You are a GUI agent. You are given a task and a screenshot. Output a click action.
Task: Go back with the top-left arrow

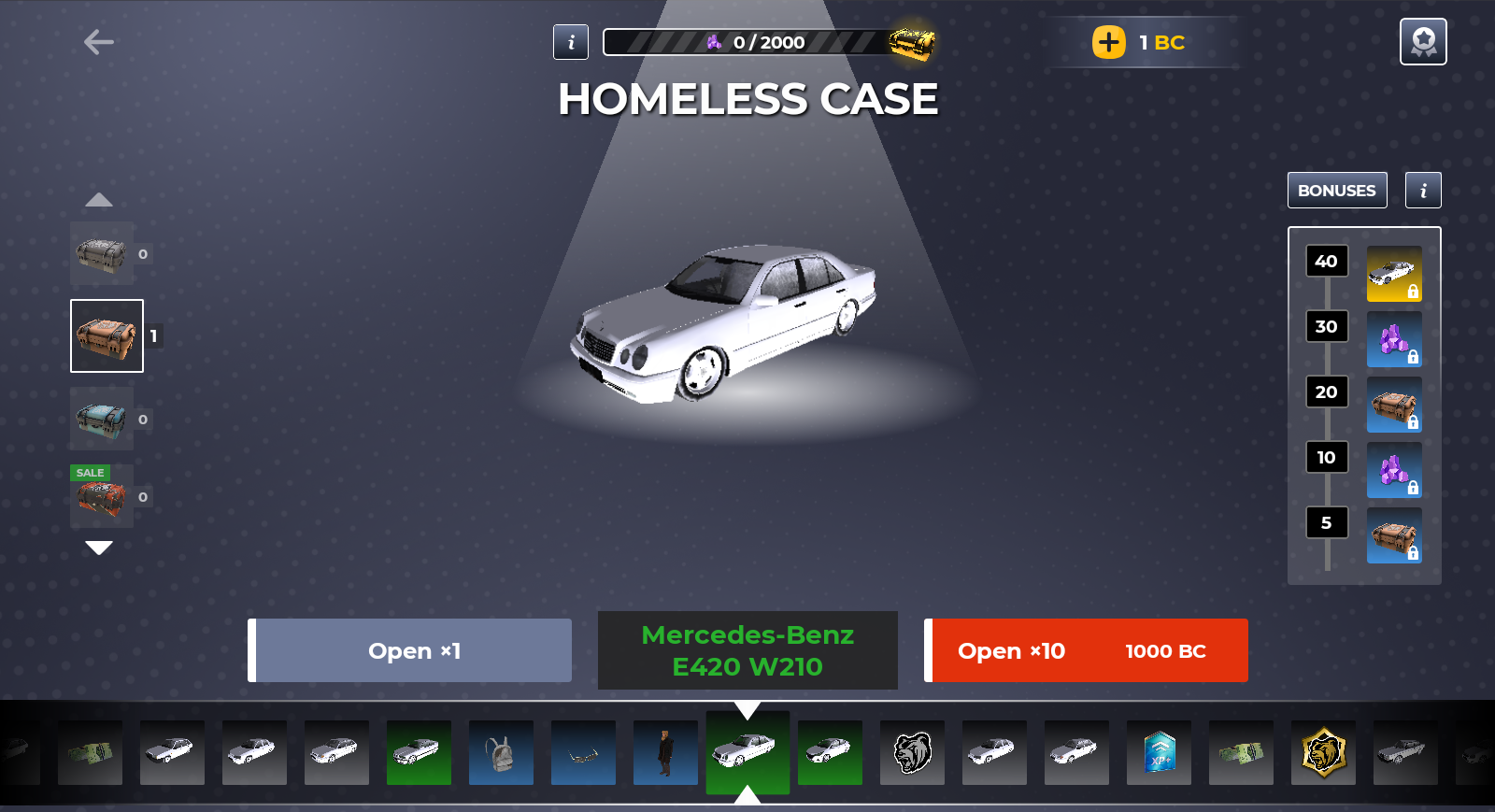98,42
